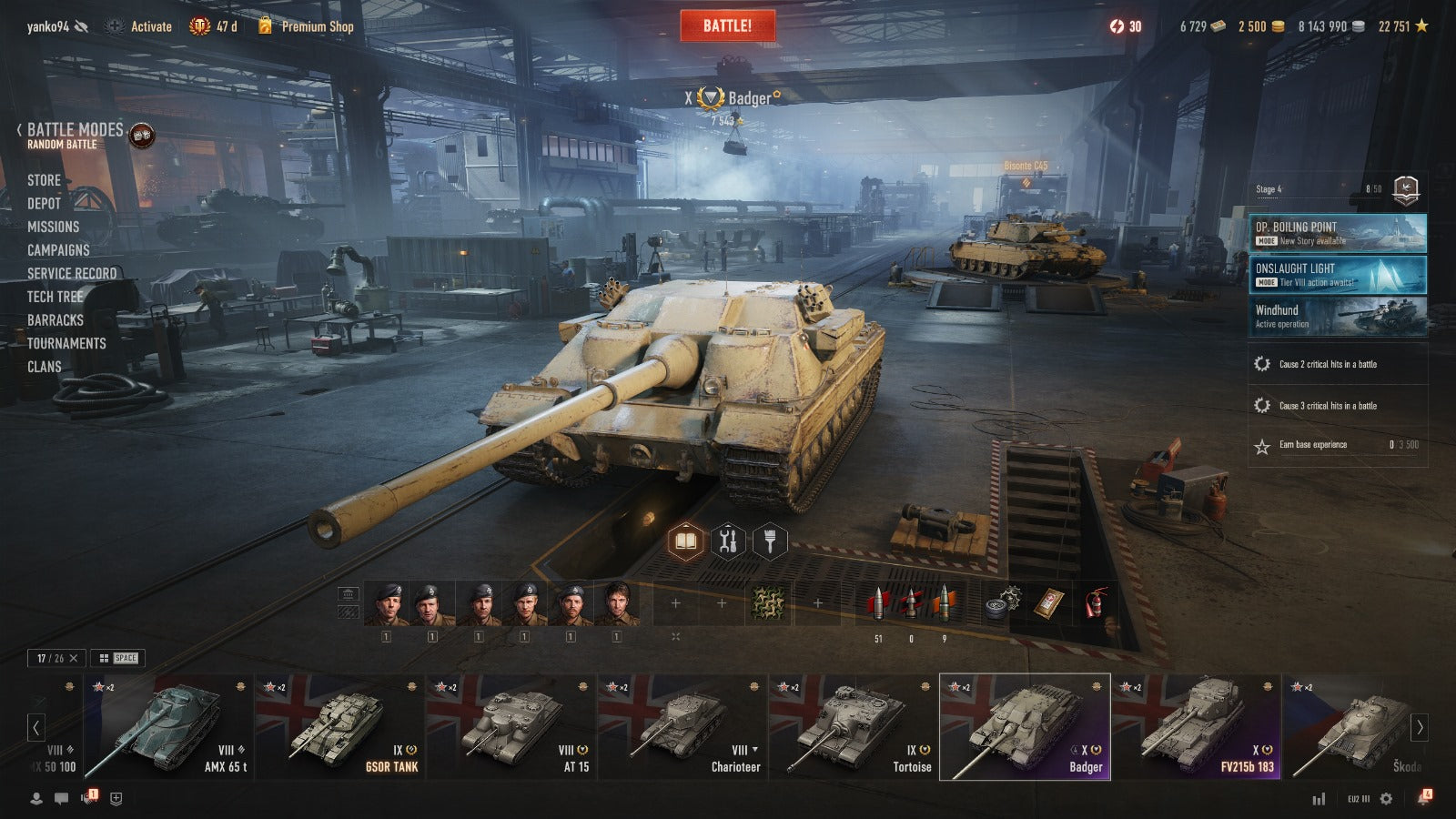View the Service Record
This screenshot has height=819, width=1456.
pyautogui.click(x=72, y=273)
